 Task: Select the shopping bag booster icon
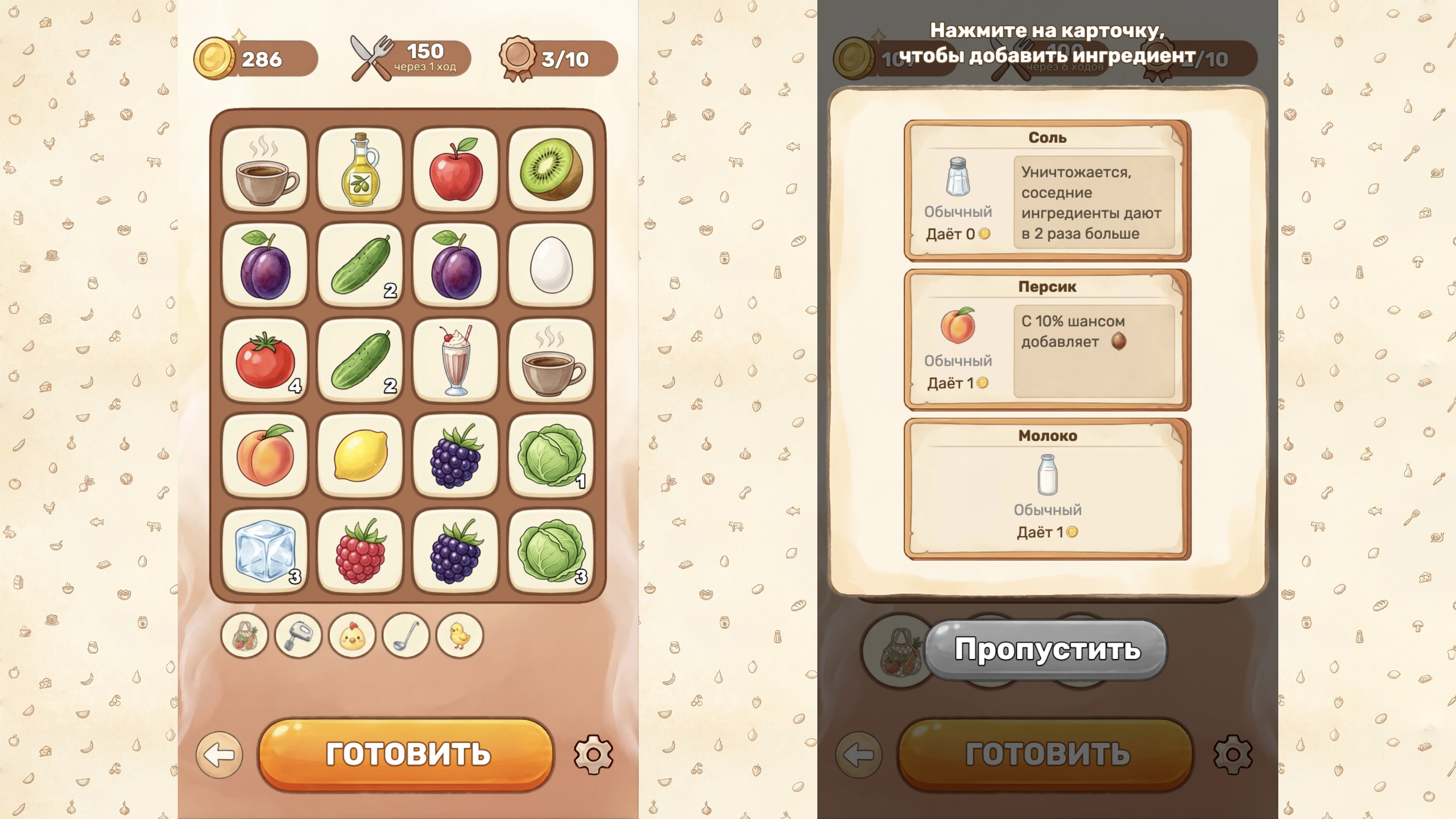245,636
